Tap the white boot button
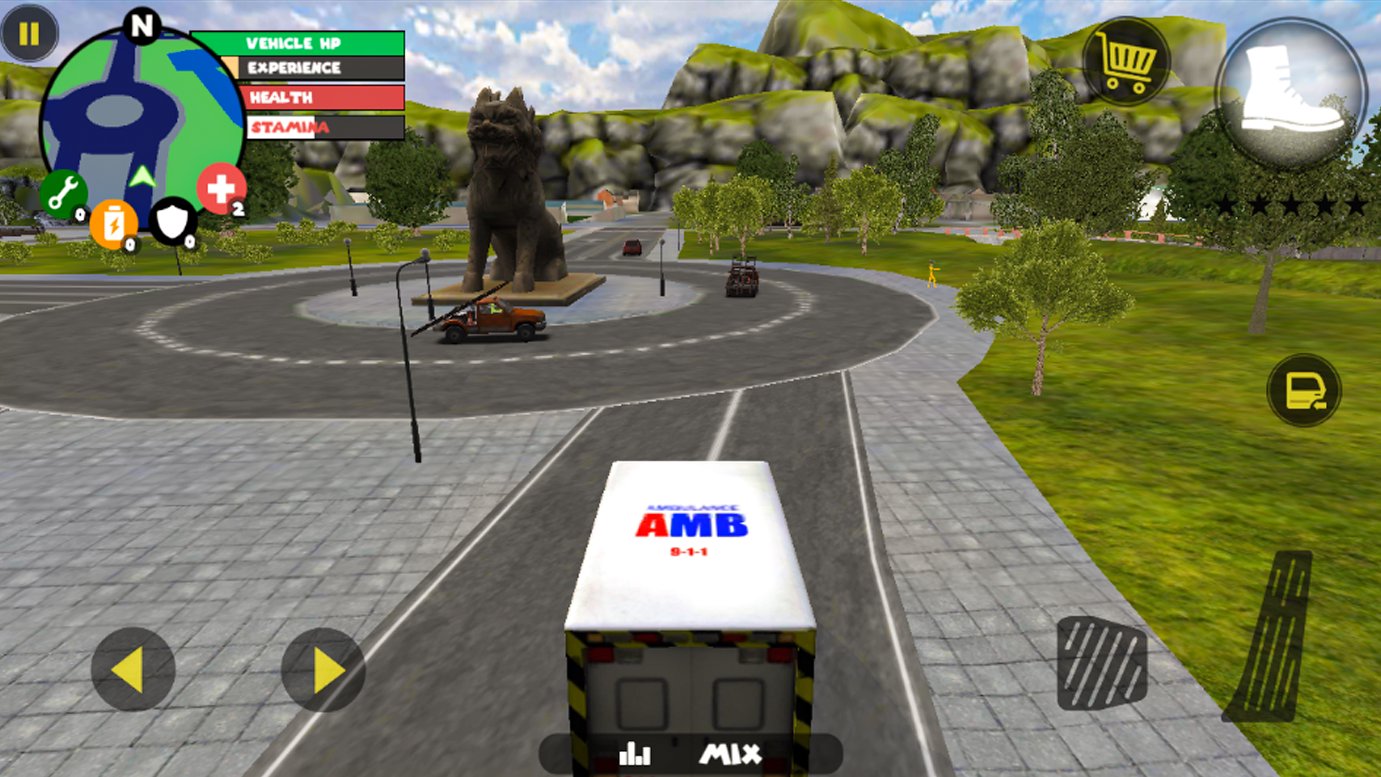The width and height of the screenshot is (1381, 777). click(x=1290, y=92)
